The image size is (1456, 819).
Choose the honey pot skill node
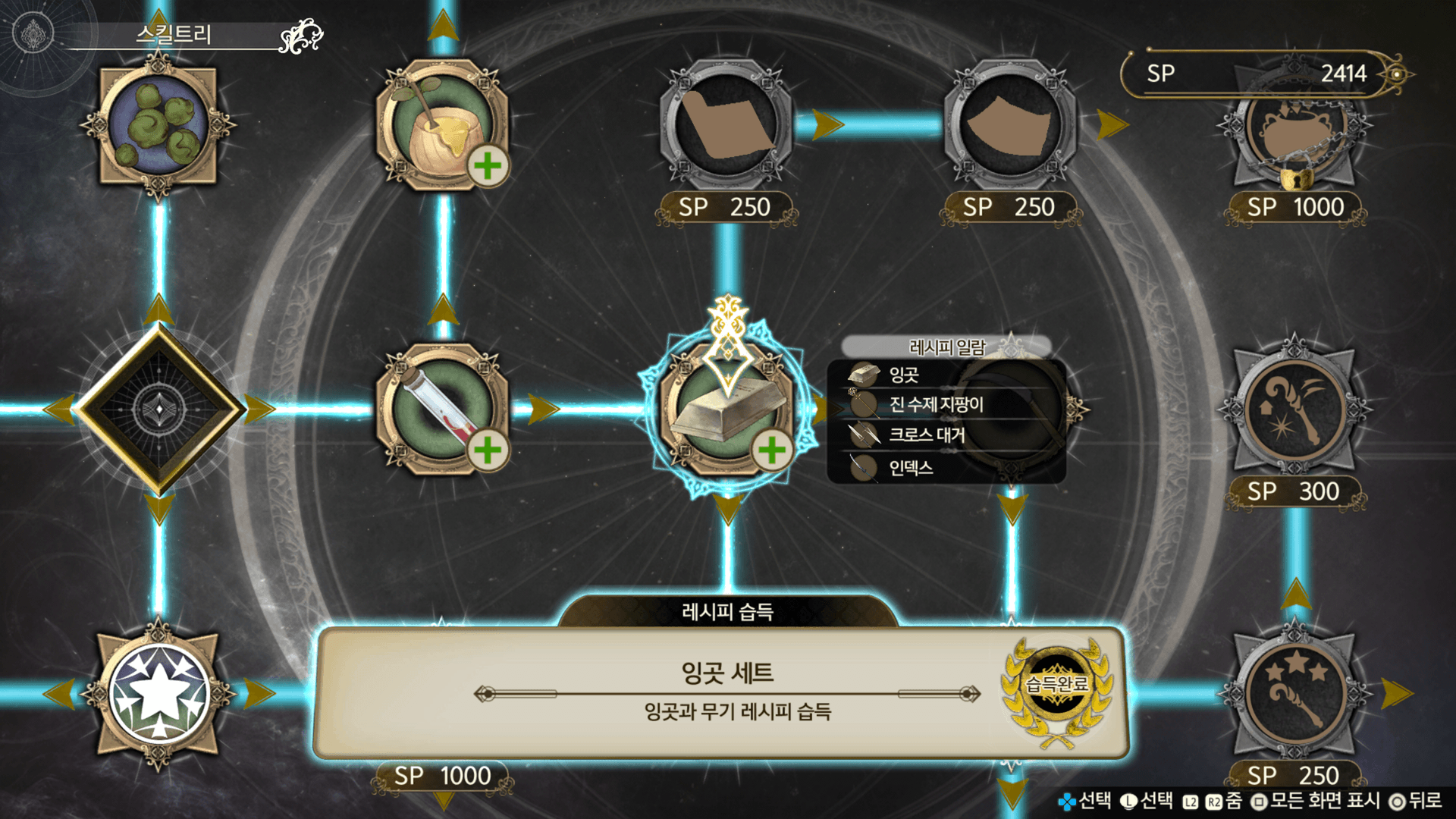coord(442,125)
